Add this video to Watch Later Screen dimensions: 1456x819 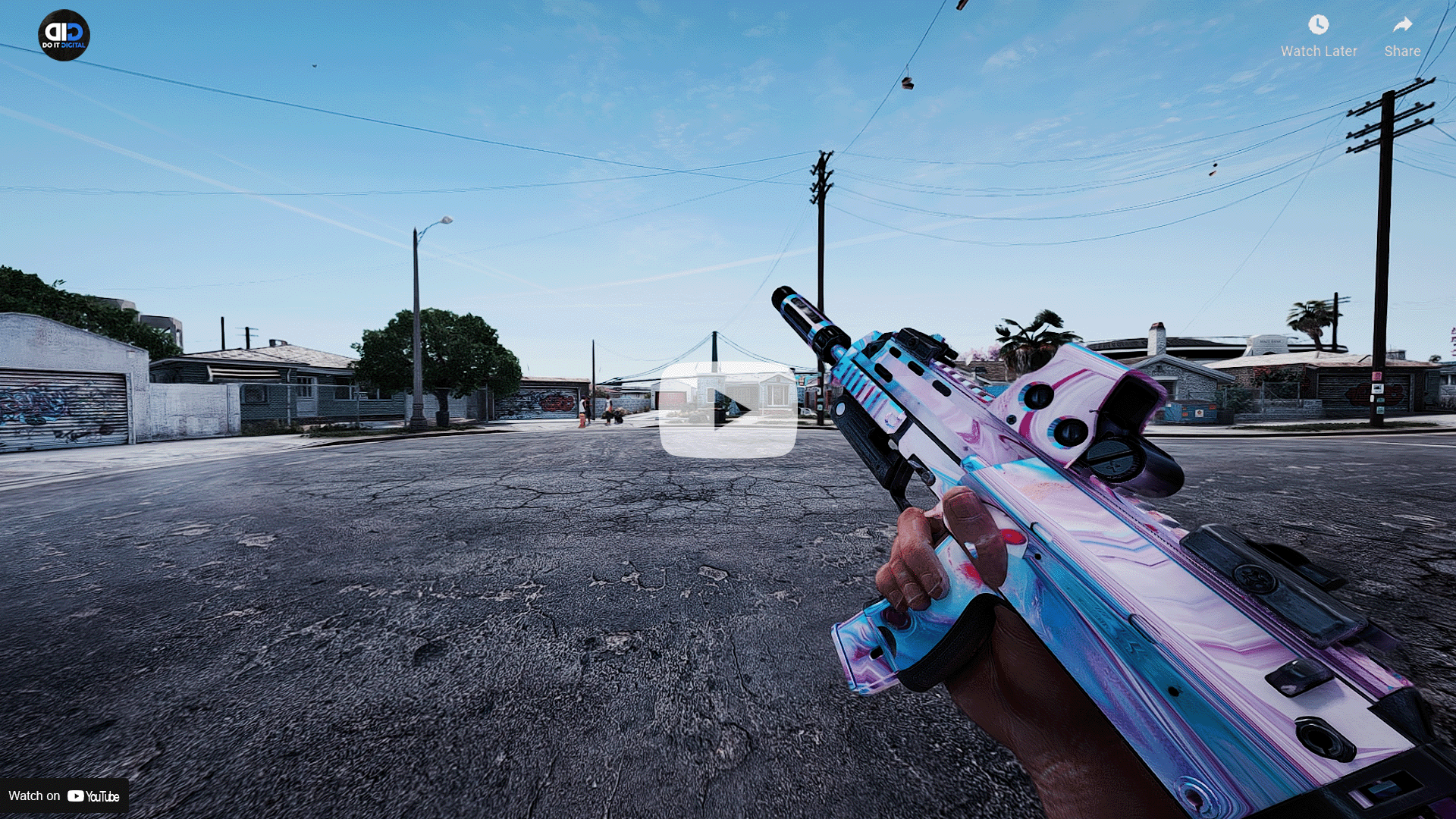point(1319,34)
